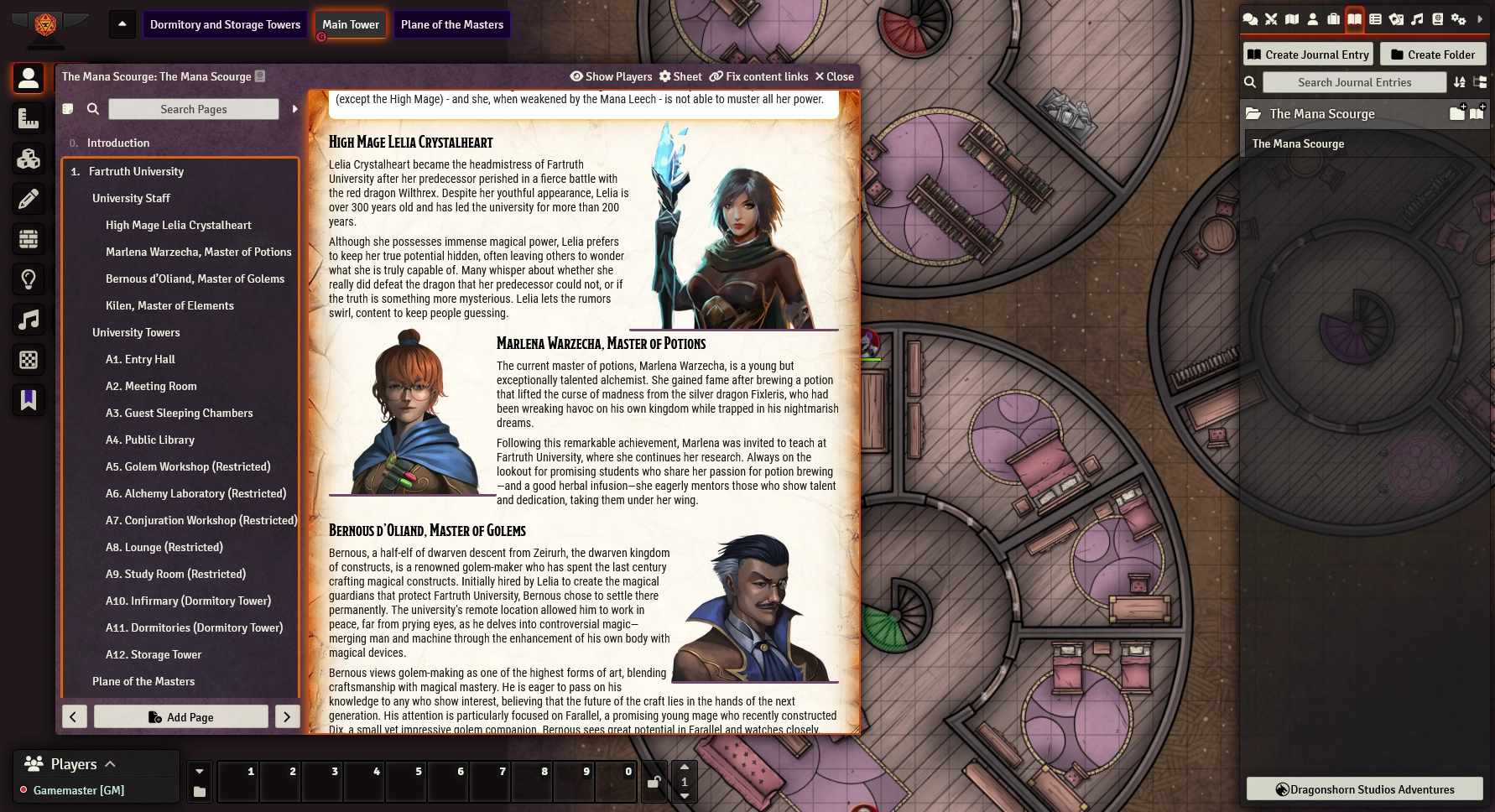
Task: Open the Plane of the Masters scene
Action: [x=451, y=24]
